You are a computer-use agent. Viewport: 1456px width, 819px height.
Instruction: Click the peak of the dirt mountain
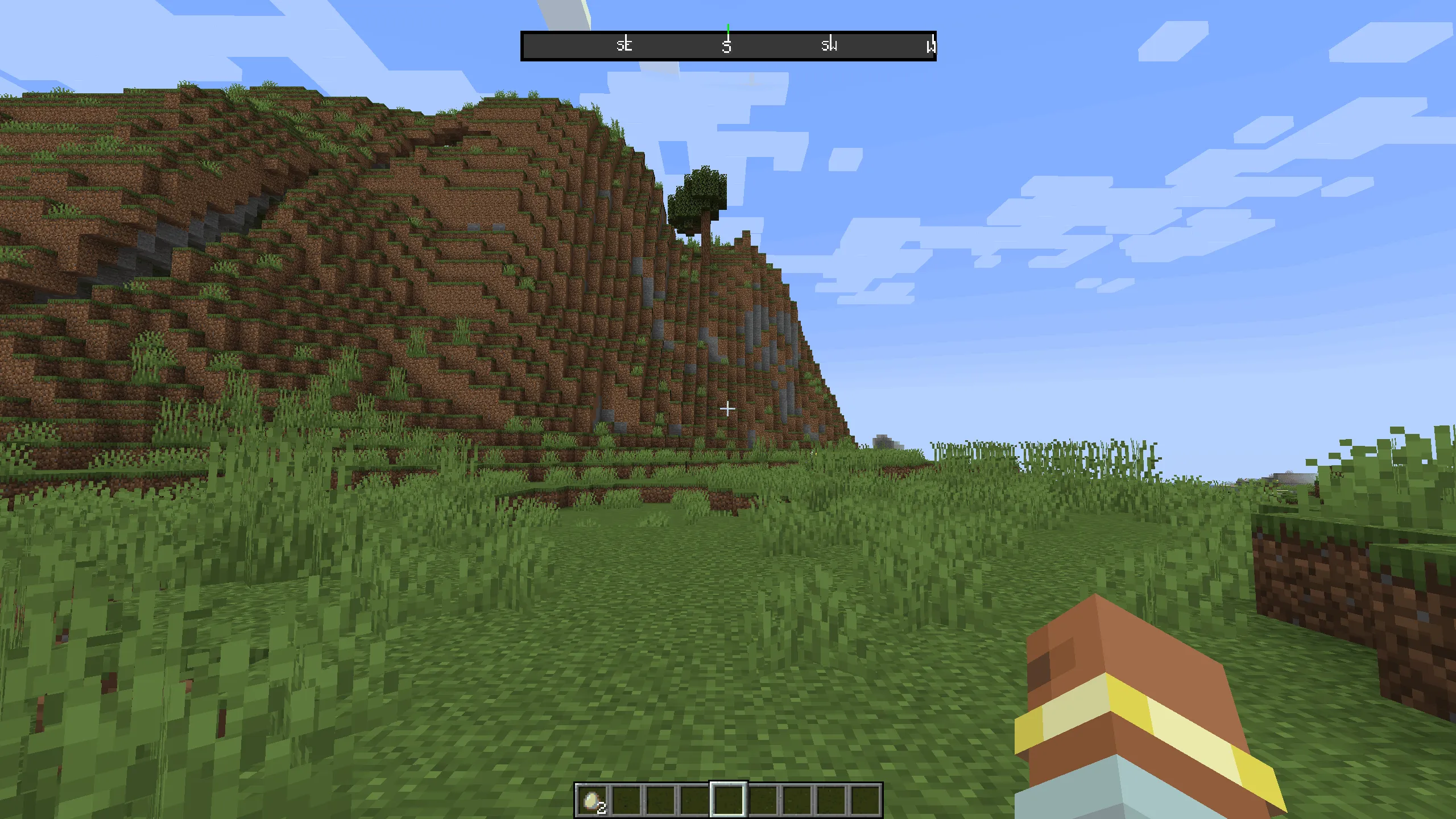[x=512, y=100]
